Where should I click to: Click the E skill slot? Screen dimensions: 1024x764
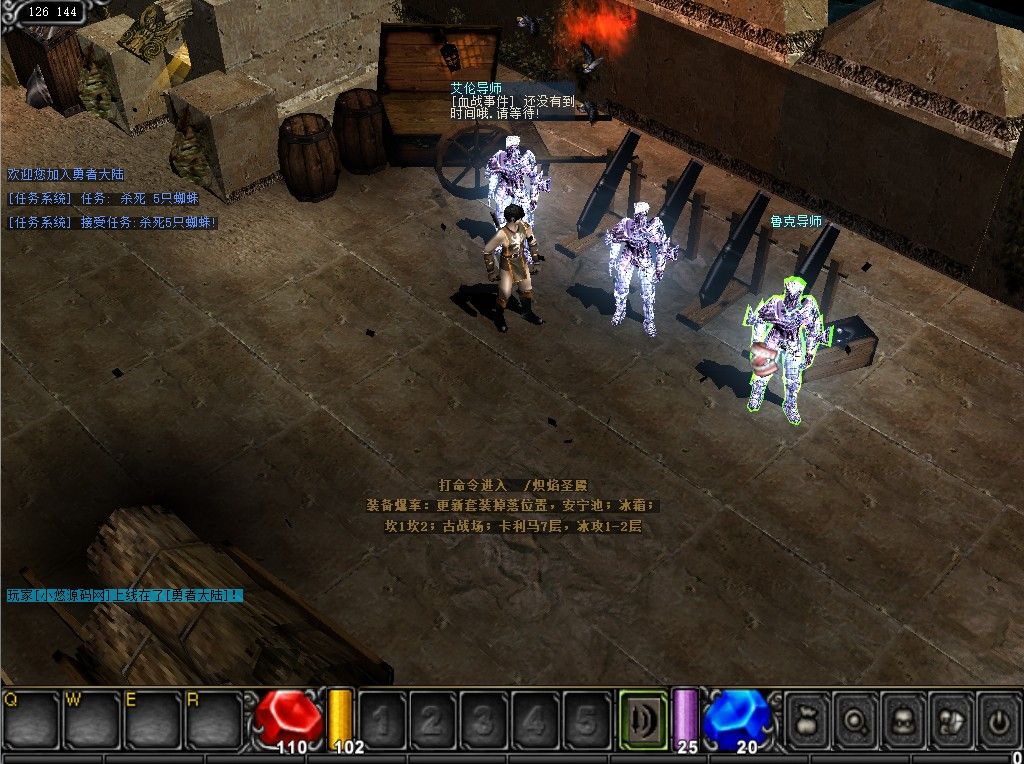pyautogui.click(x=153, y=719)
